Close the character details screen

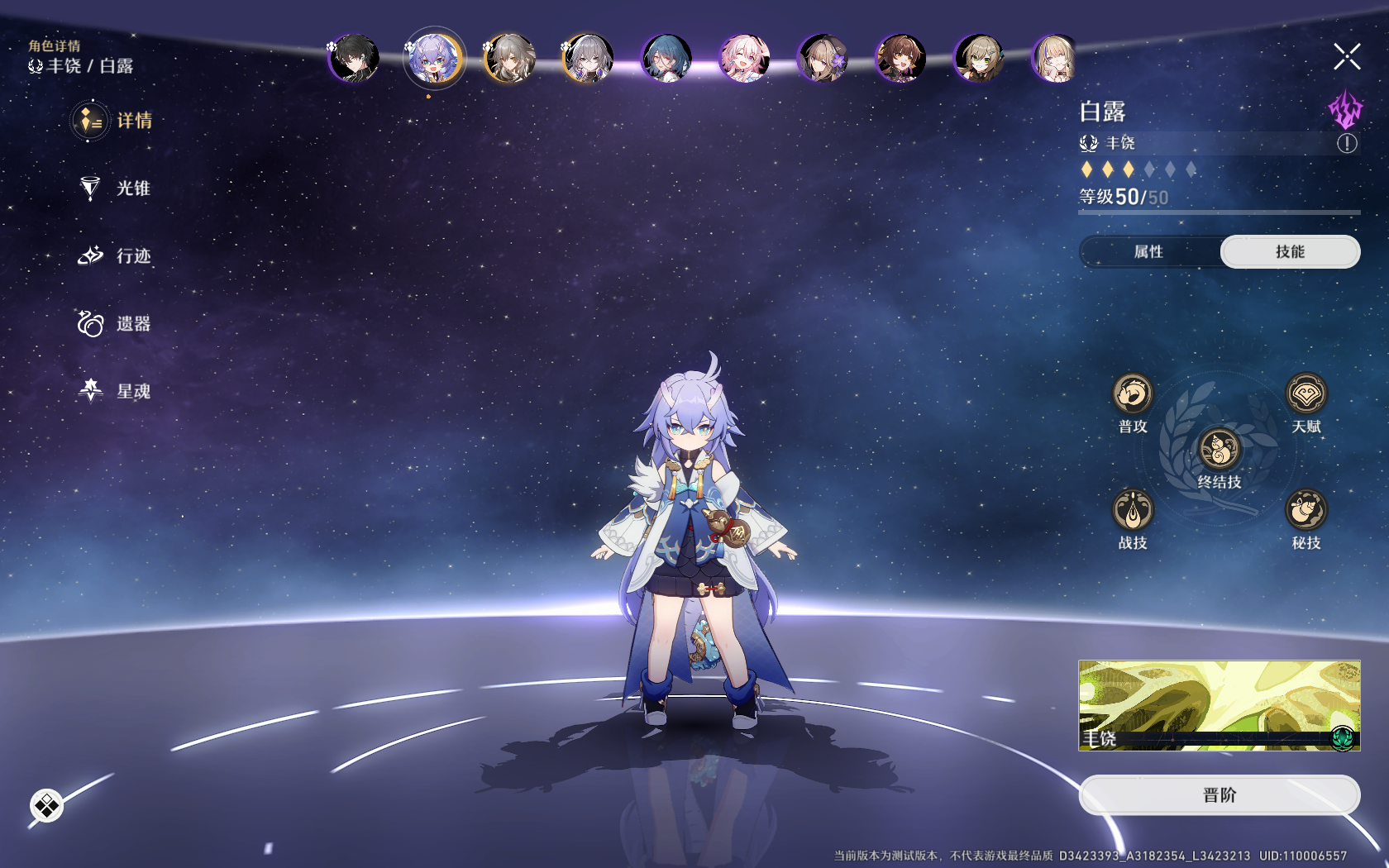(1347, 57)
